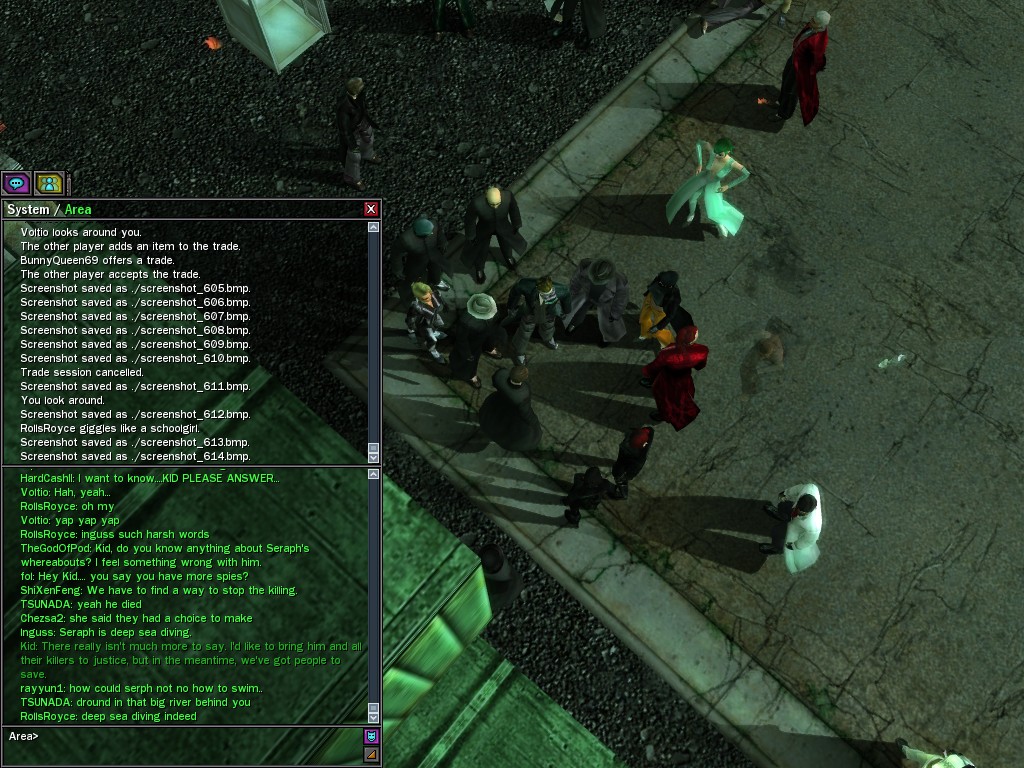The height and width of the screenshot is (768, 1024).
Task: Click the system log scroll-up arrow
Action: point(374,227)
